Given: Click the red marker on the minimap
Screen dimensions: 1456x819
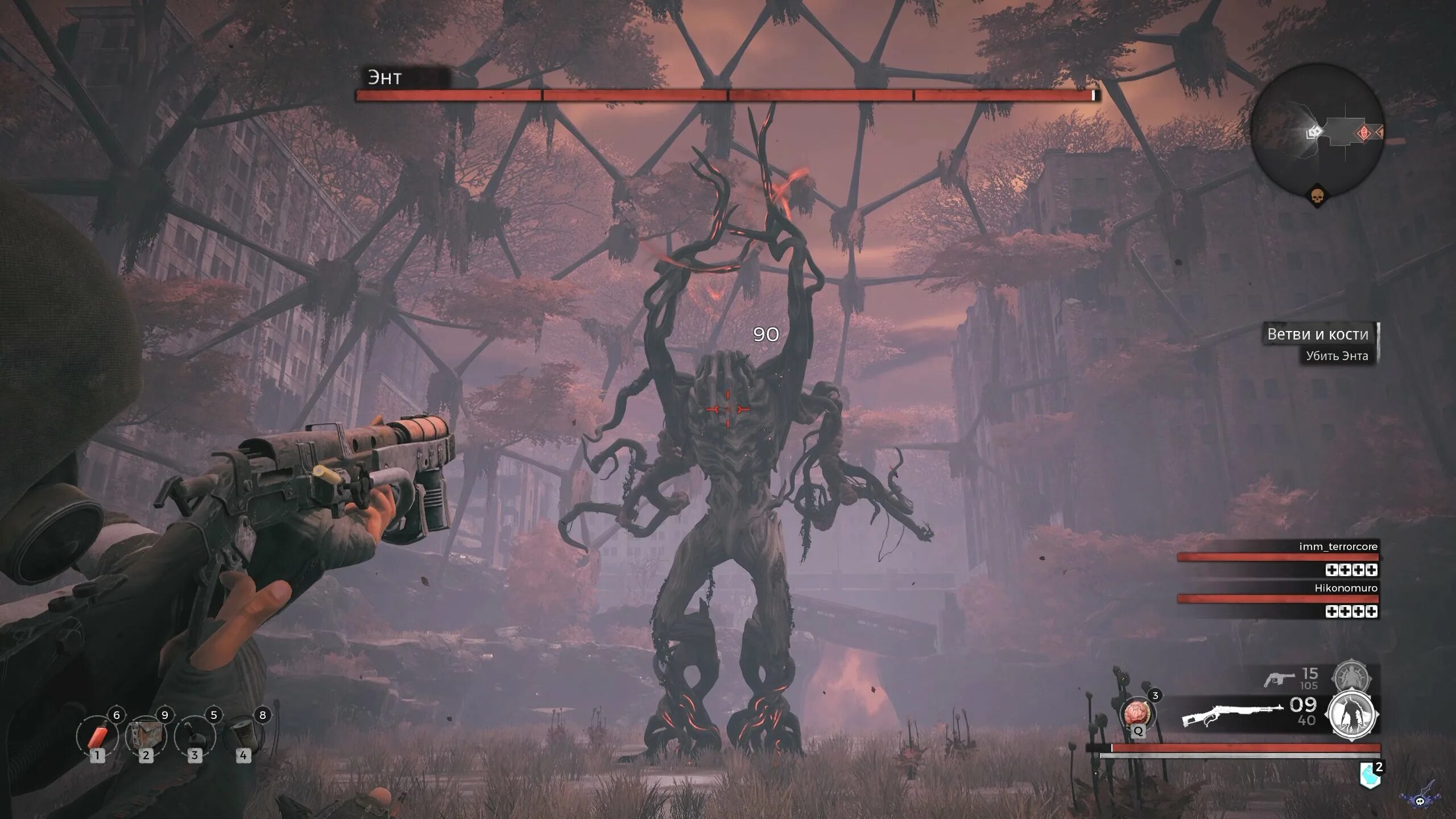Looking at the screenshot, I should [1364, 133].
